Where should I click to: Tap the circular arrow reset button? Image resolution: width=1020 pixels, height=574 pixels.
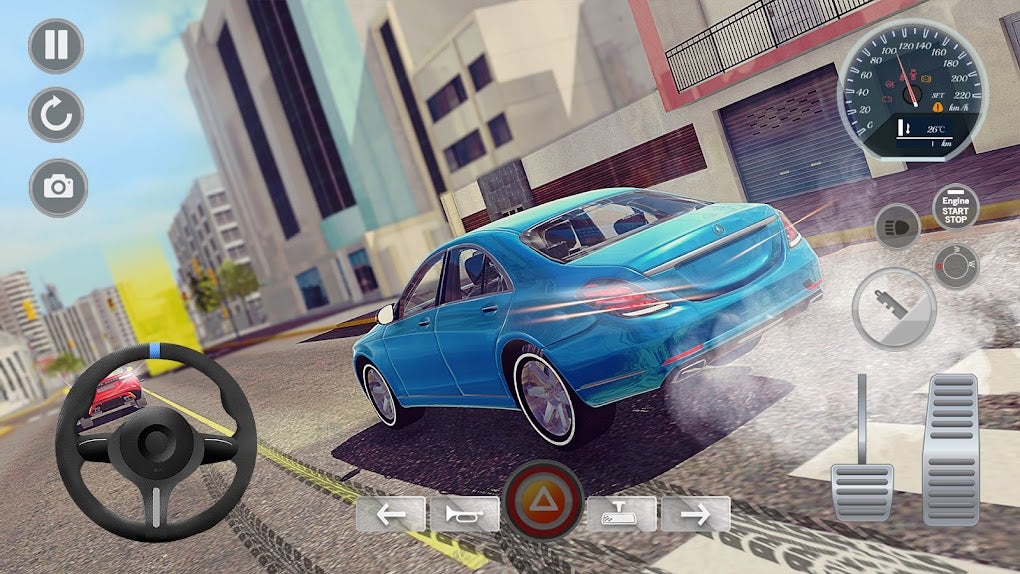pyautogui.click(x=56, y=115)
